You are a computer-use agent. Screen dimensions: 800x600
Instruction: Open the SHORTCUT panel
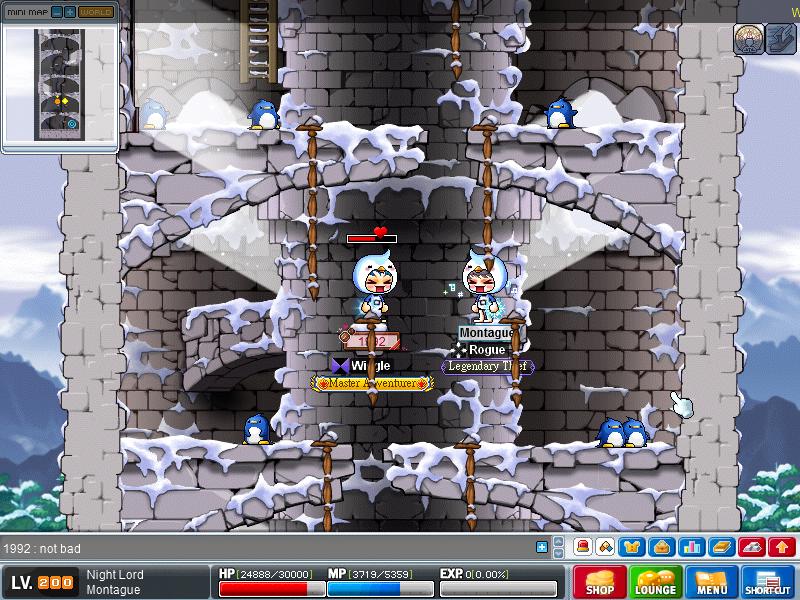coord(768,582)
